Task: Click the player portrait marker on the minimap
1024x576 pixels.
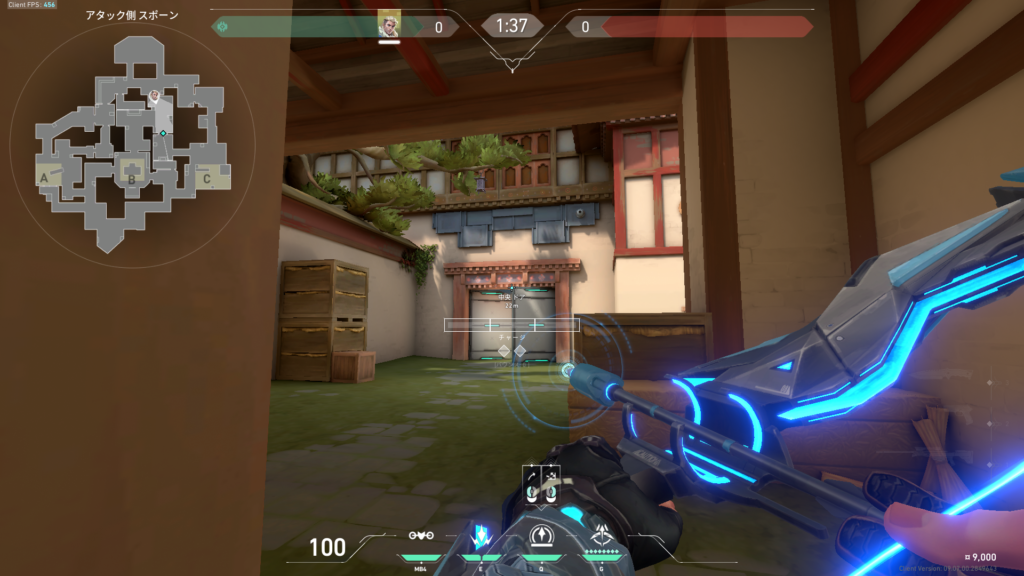Action: pyautogui.click(x=155, y=97)
